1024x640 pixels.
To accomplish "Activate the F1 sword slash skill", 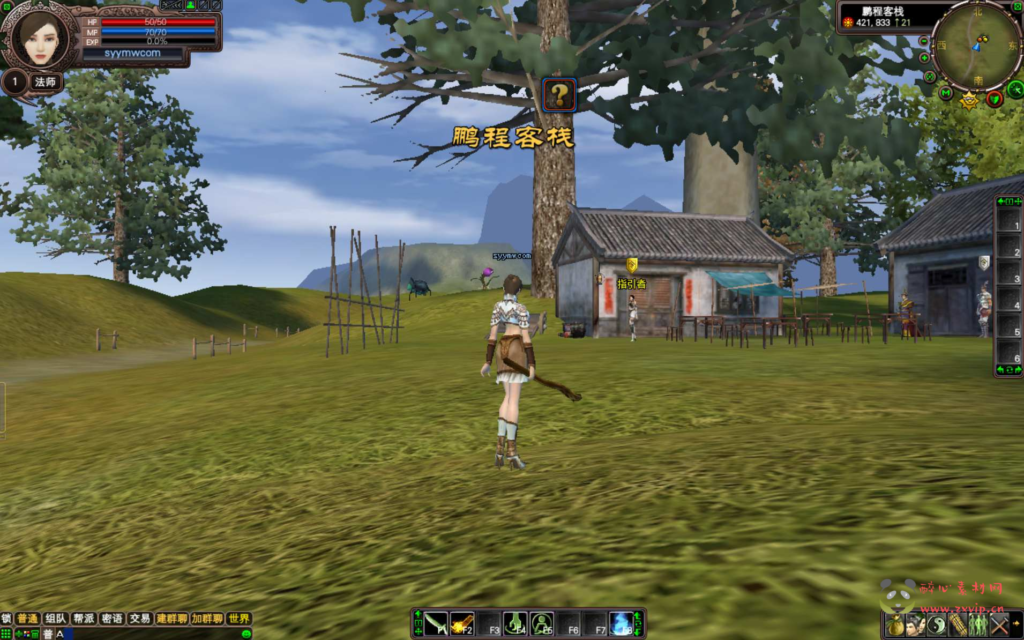I will click(435, 623).
